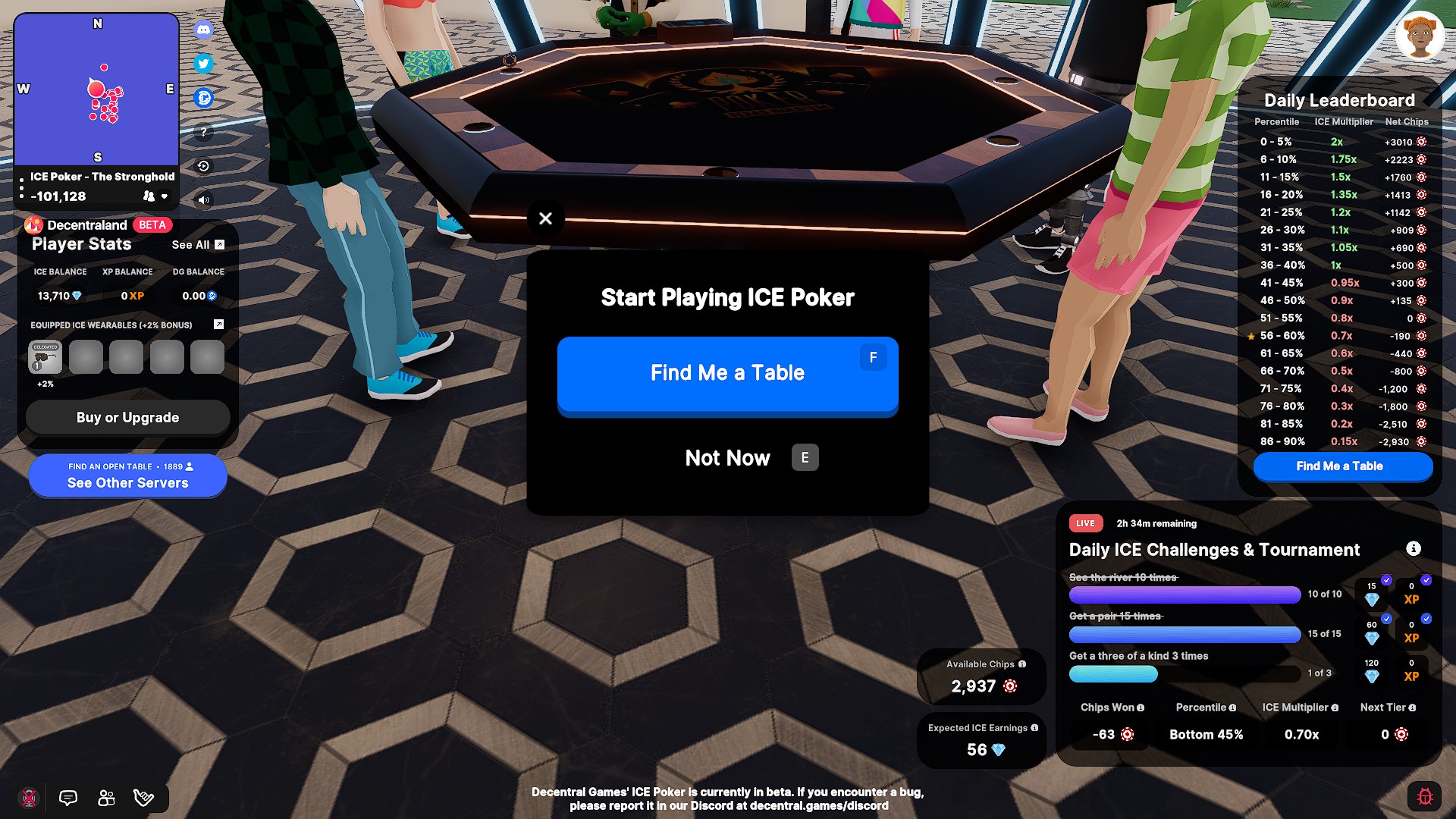Click the shaka emote hand icon
Screen dimensions: 1456x819
(144, 797)
